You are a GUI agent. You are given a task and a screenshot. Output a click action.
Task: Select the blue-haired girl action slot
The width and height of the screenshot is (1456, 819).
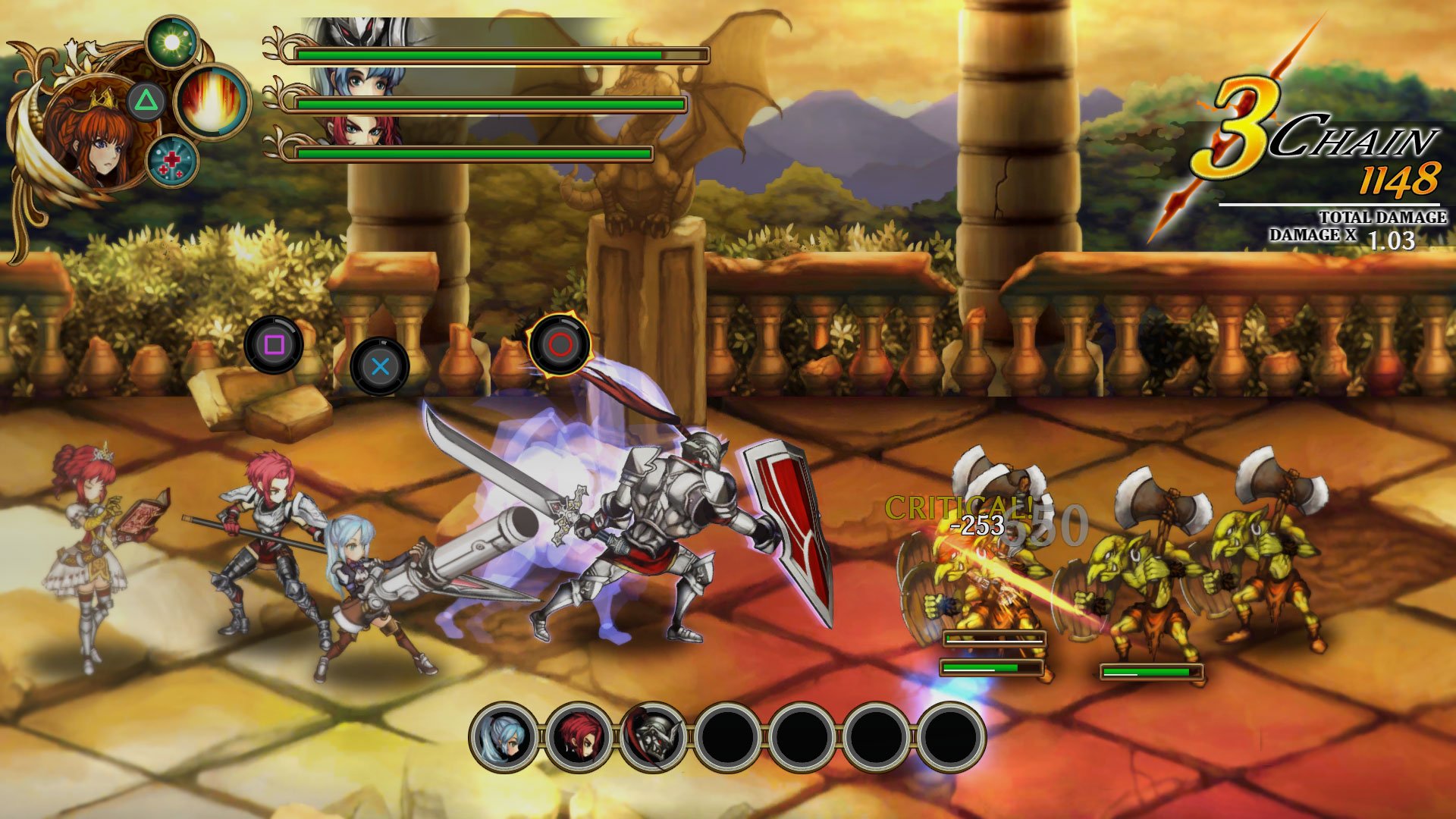pos(504,736)
